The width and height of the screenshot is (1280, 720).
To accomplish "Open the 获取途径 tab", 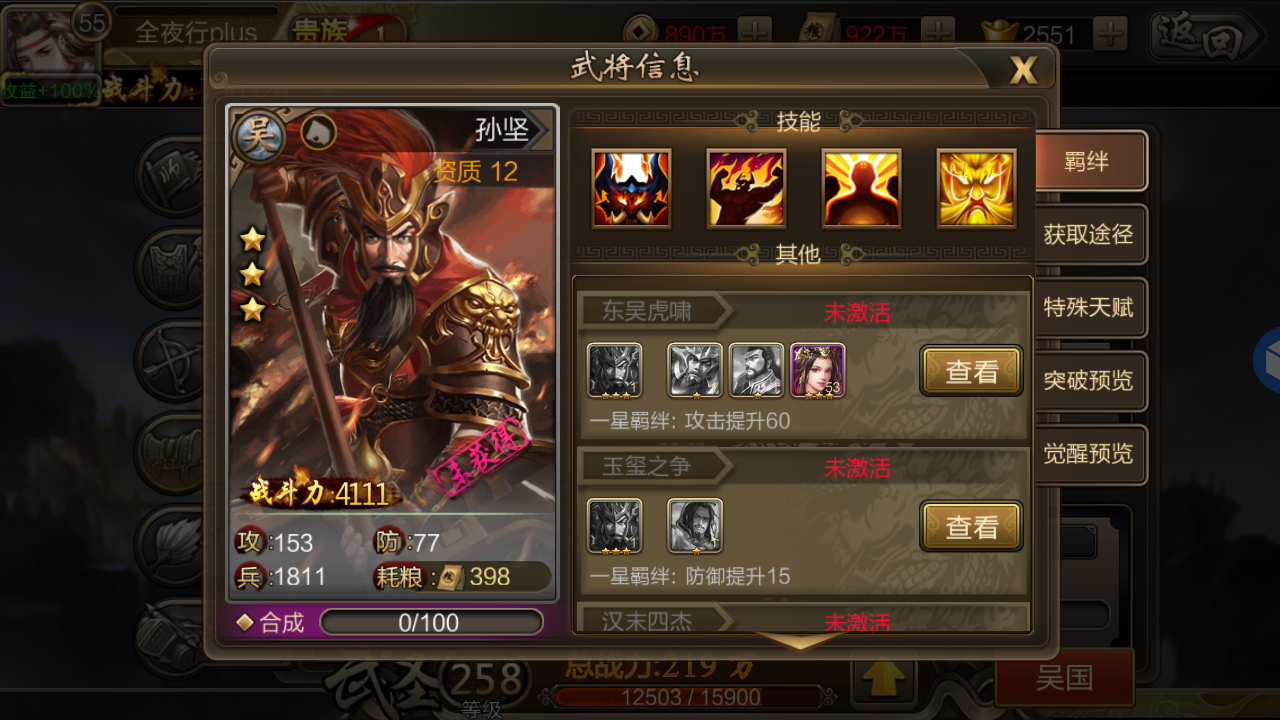I will point(1088,235).
